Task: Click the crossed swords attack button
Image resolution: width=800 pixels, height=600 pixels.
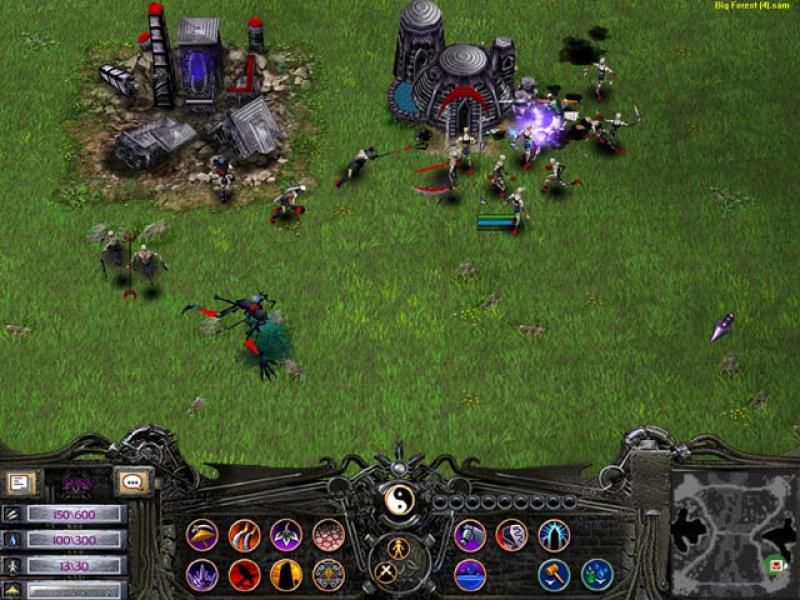Action: tap(385, 572)
